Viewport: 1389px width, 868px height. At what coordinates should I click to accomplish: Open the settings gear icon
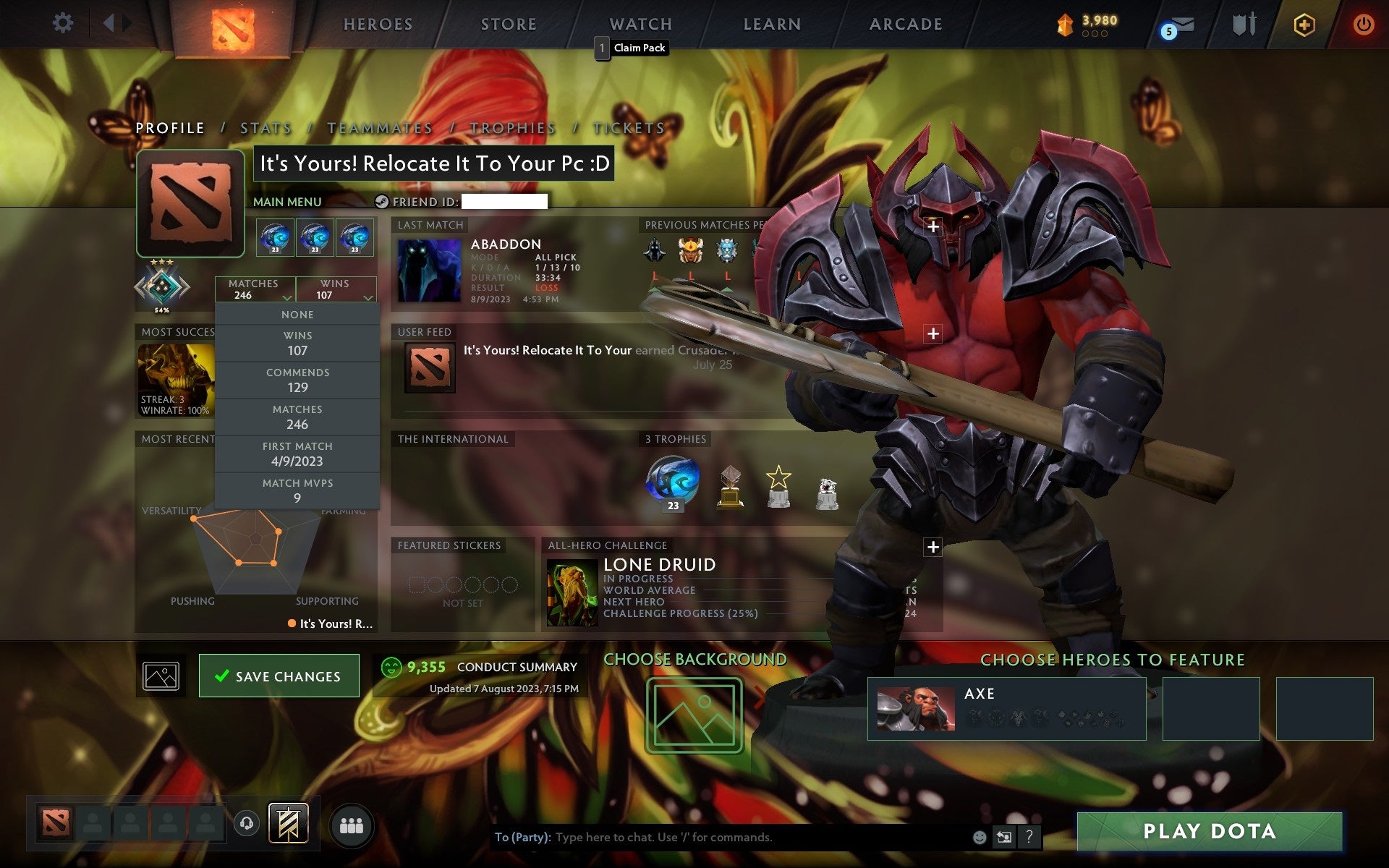click(x=64, y=22)
